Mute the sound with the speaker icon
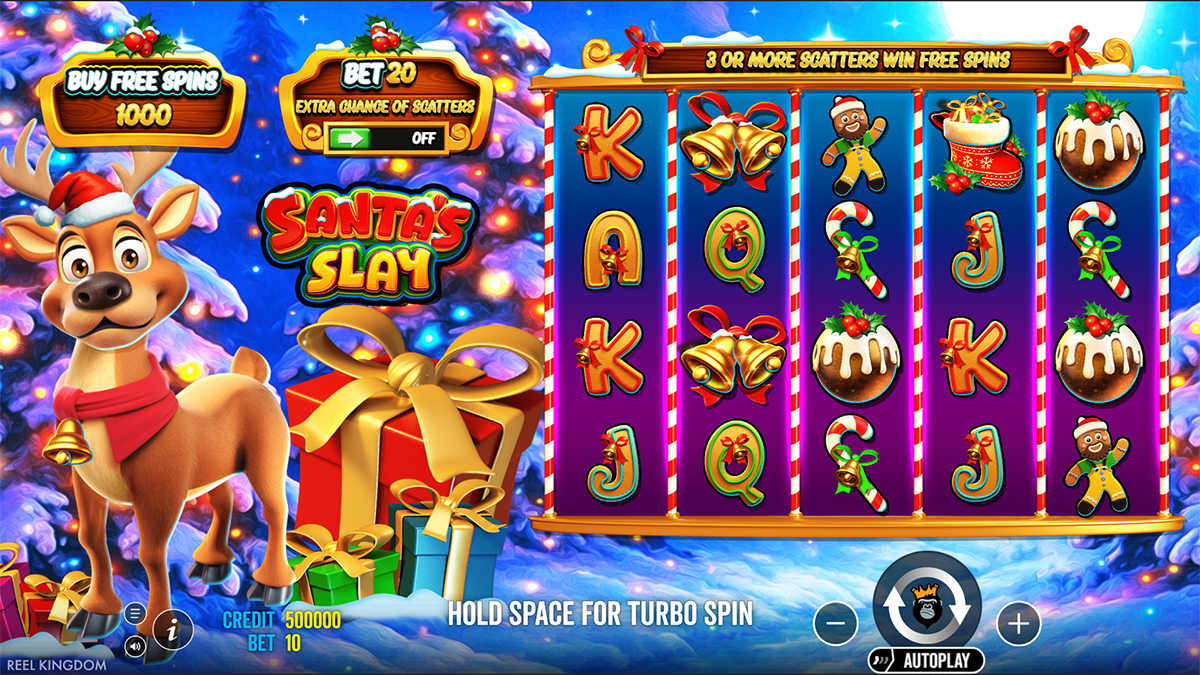This screenshot has height=675, width=1200. [x=136, y=646]
